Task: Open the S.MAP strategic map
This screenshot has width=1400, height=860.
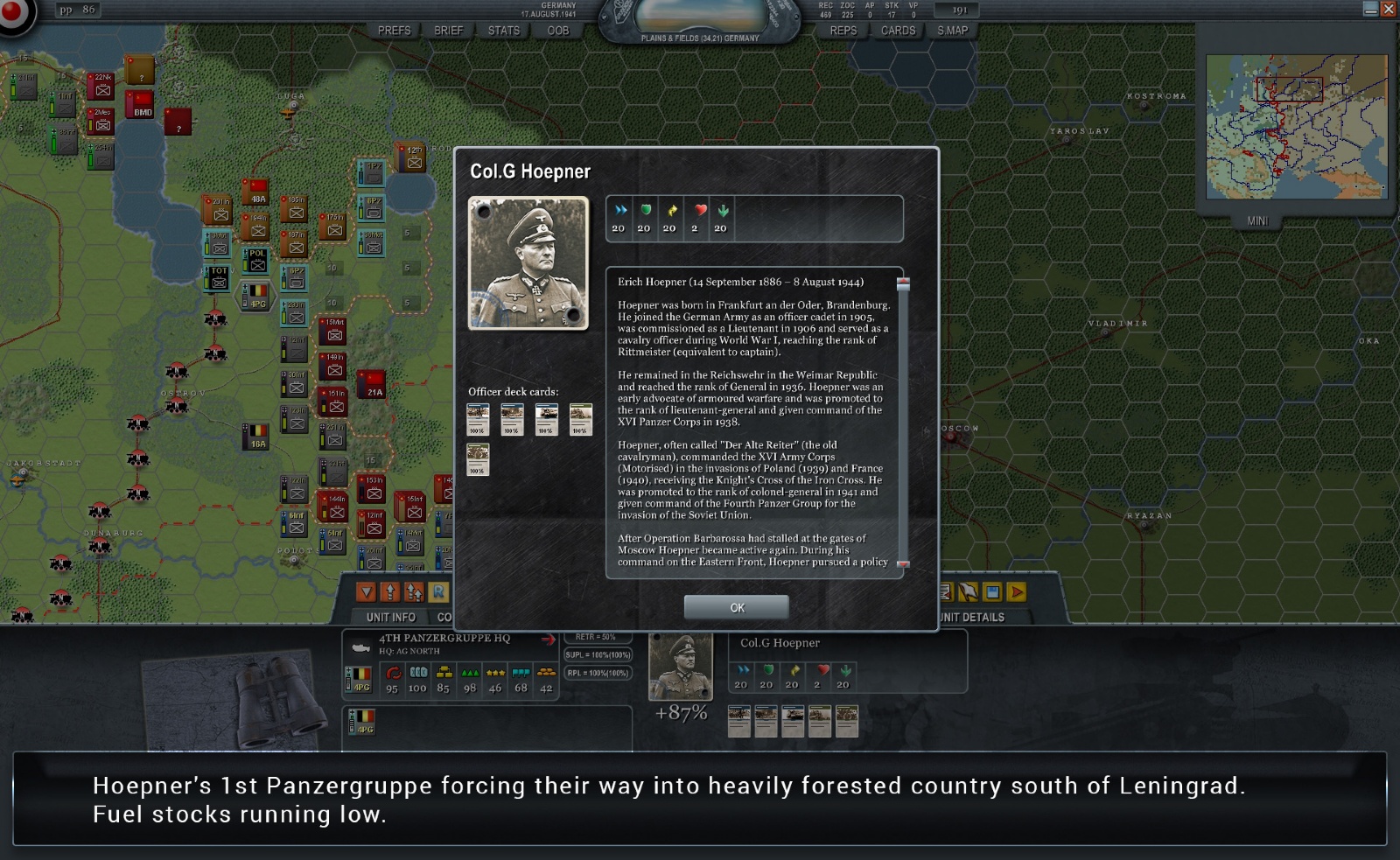Action: click(x=952, y=31)
